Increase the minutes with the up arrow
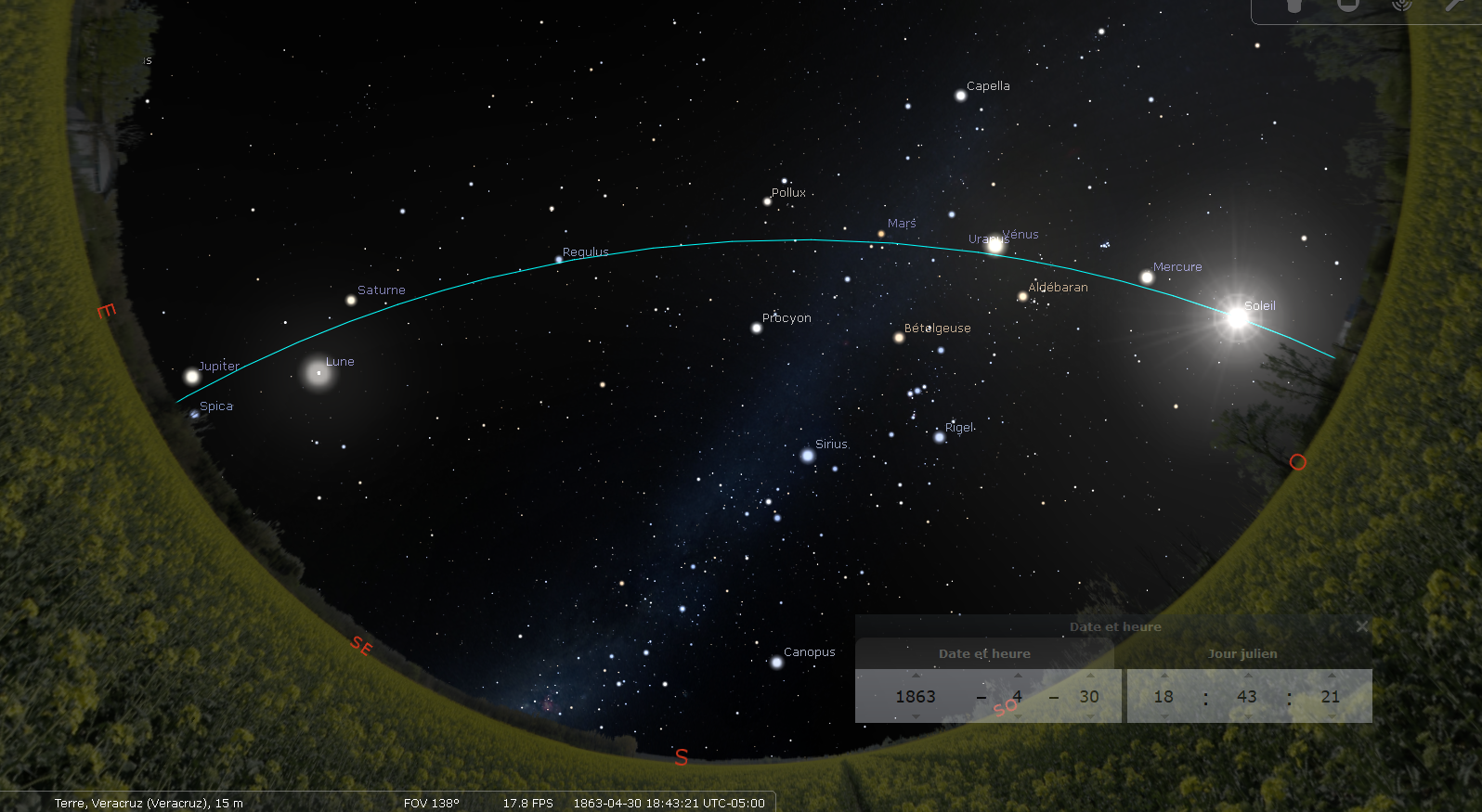This screenshot has width=1482, height=812. 1247,676
